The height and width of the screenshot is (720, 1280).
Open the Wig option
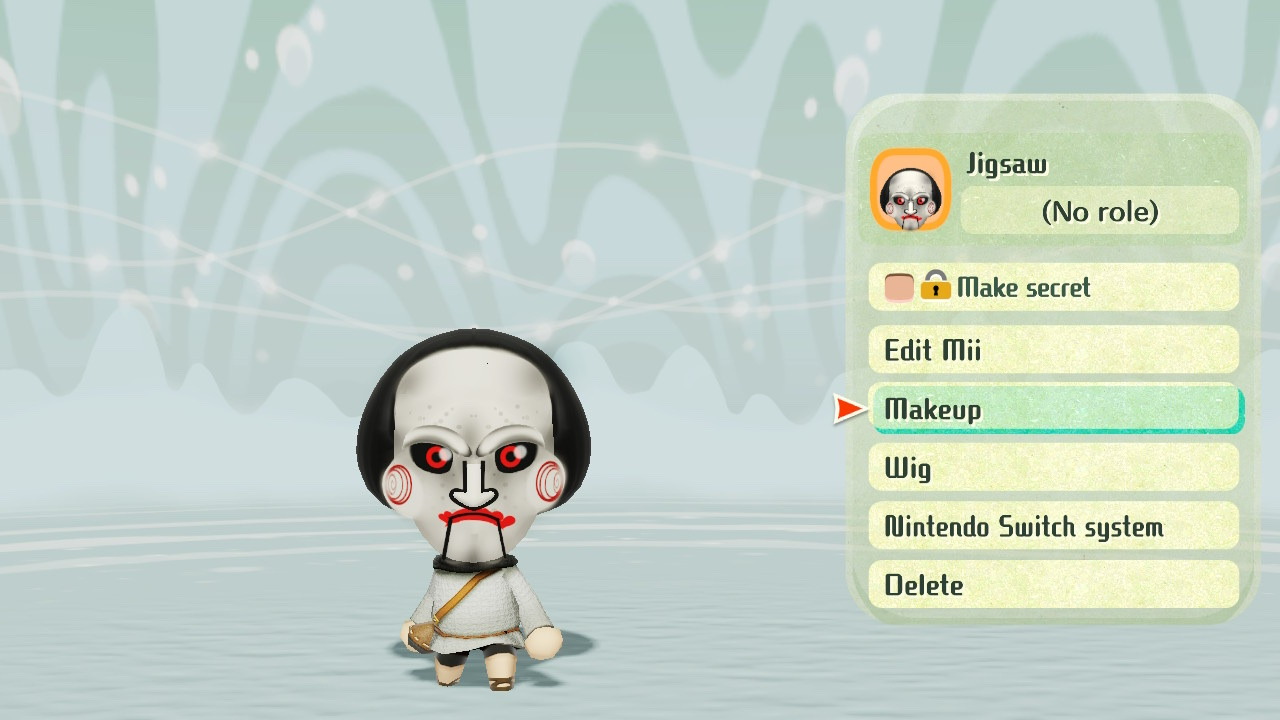point(1053,468)
